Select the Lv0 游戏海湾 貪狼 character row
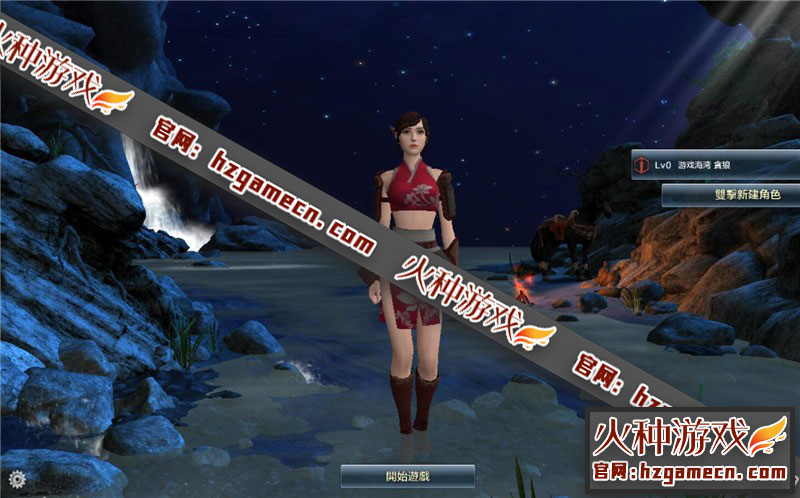The image size is (800, 498). tap(714, 164)
